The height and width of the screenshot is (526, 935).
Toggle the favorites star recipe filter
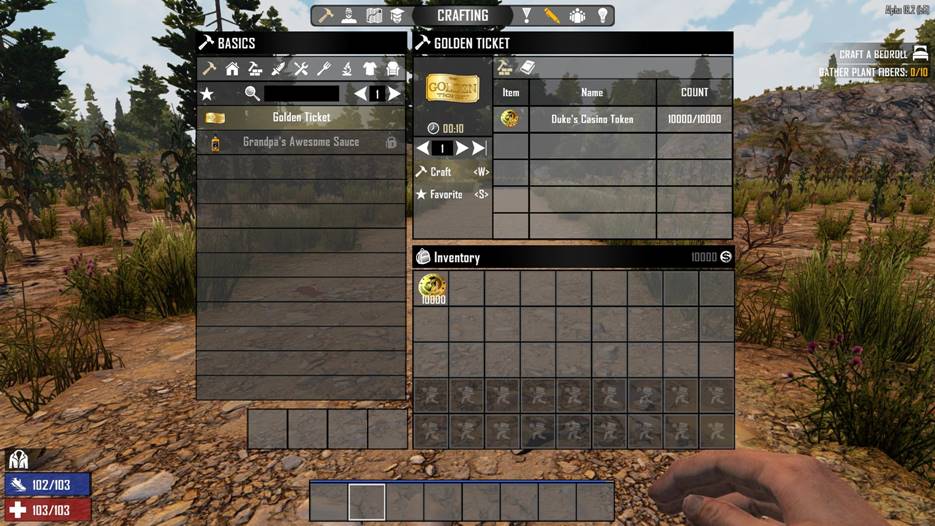[x=207, y=94]
